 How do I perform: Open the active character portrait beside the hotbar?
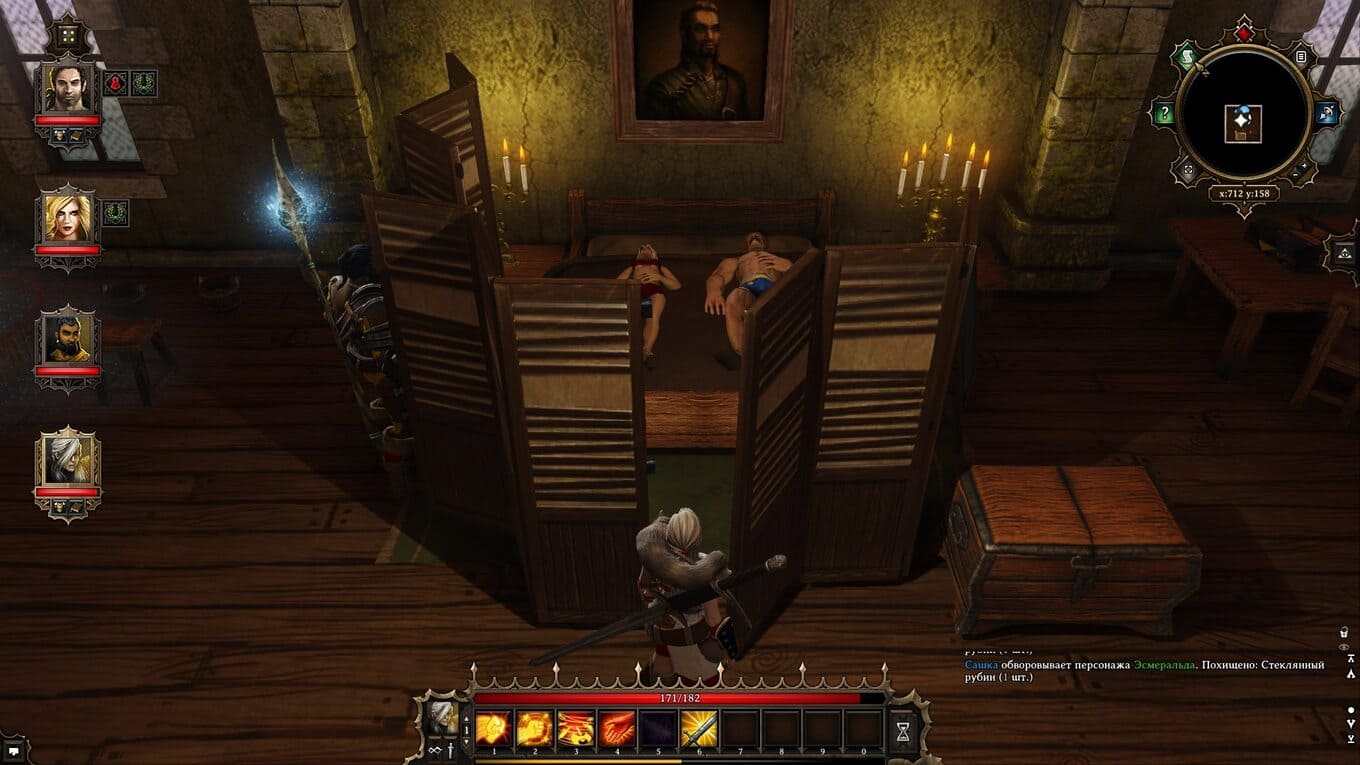click(x=441, y=718)
